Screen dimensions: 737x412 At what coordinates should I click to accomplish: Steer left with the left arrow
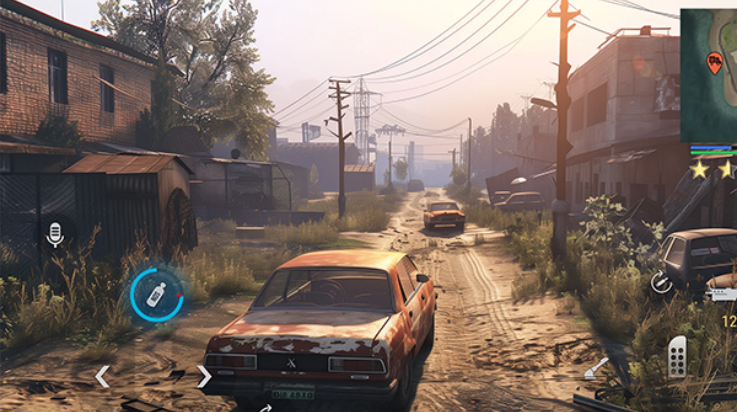coord(101,377)
